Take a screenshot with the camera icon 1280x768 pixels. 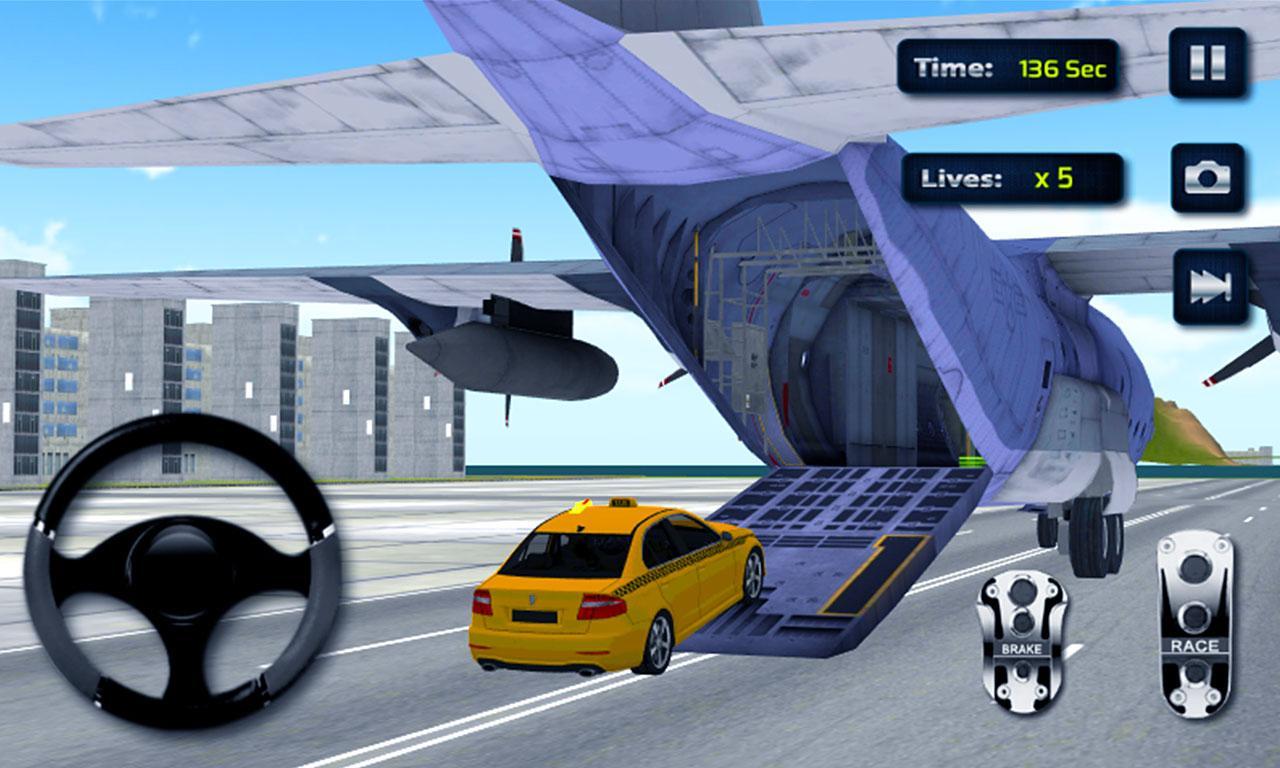1207,176
